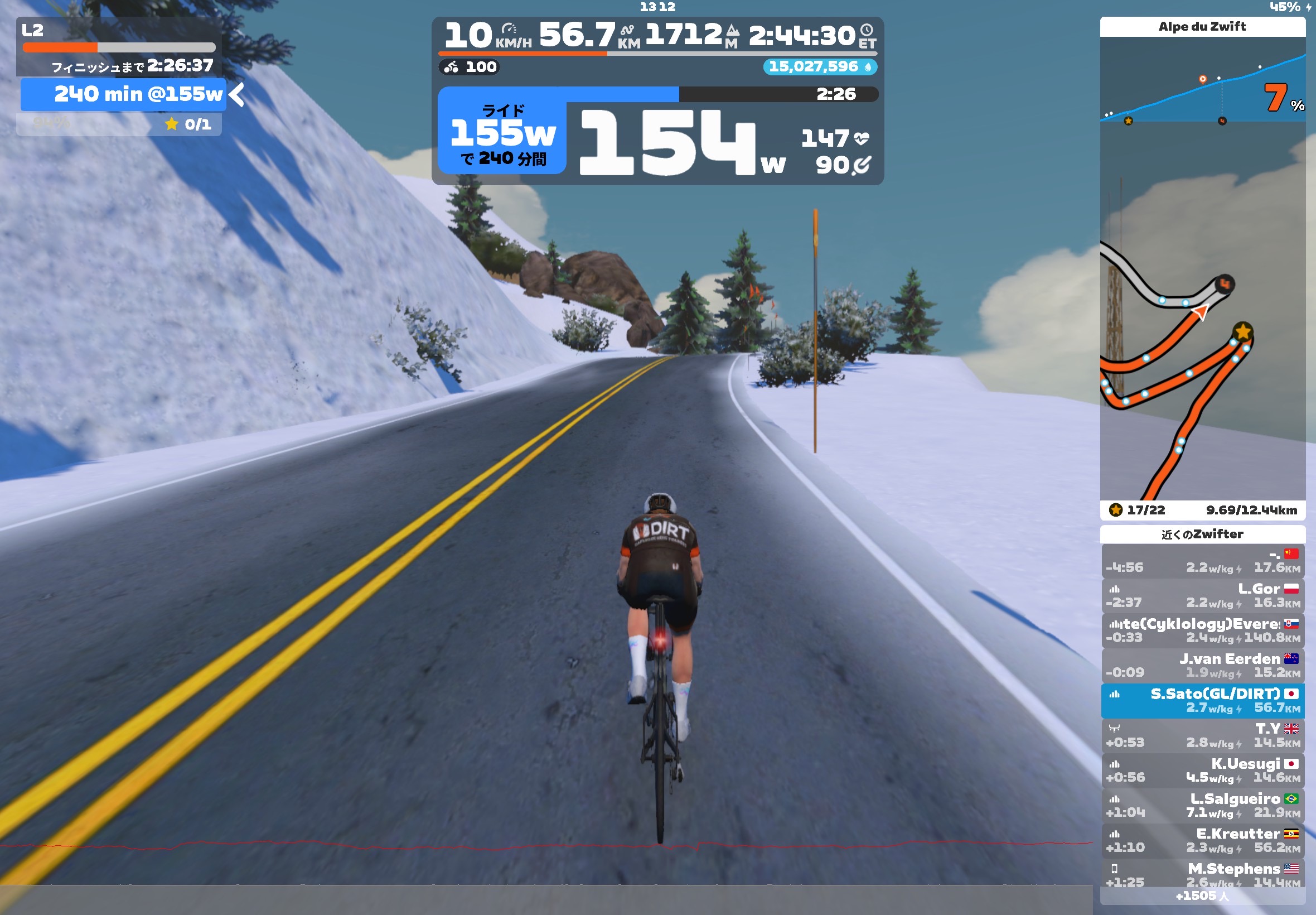Select the 240 min @155w workout block
Image resolution: width=1316 pixels, height=915 pixels.
[x=124, y=95]
